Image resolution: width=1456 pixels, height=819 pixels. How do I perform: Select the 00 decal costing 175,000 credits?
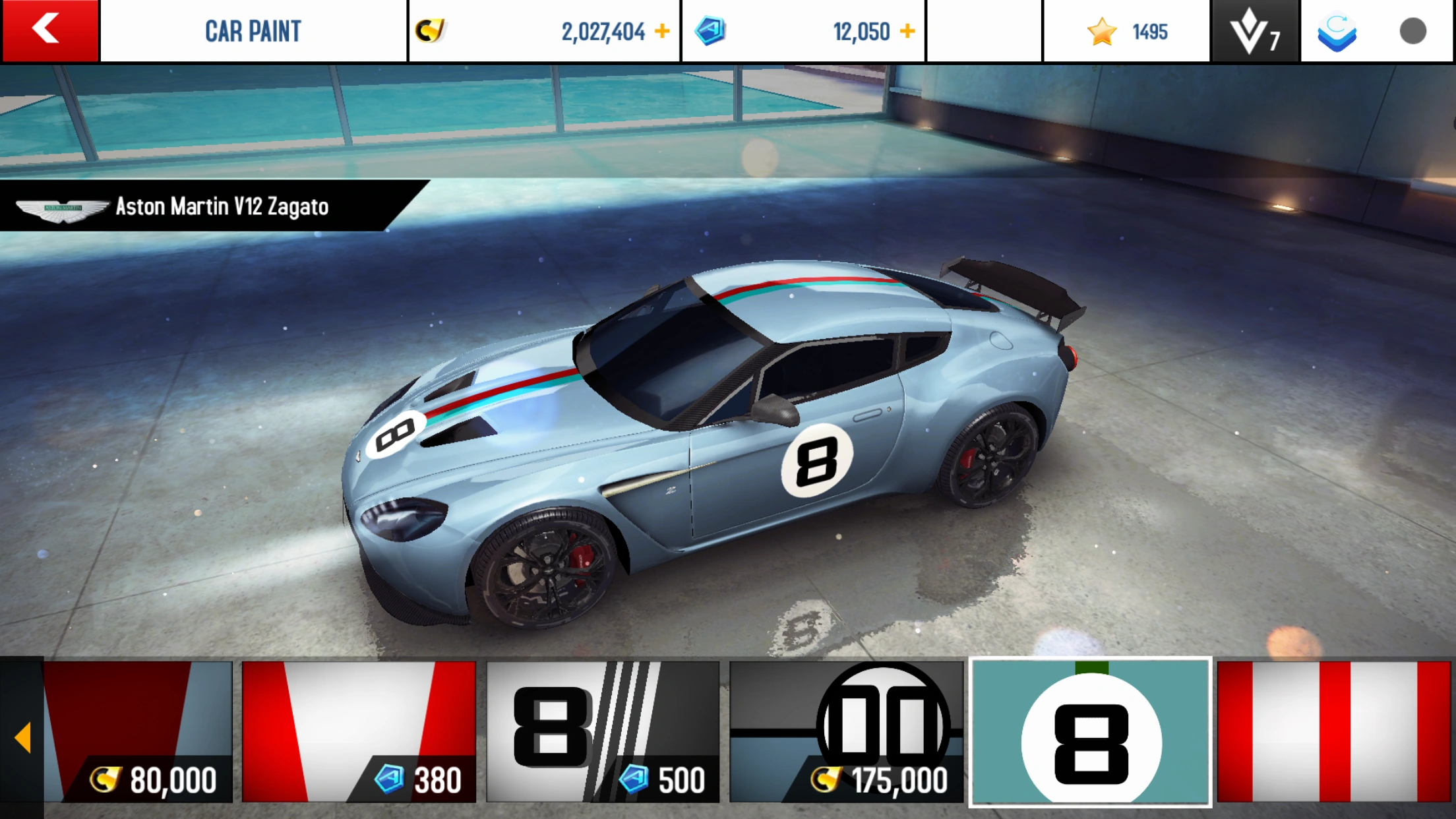[x=846, y=732]
